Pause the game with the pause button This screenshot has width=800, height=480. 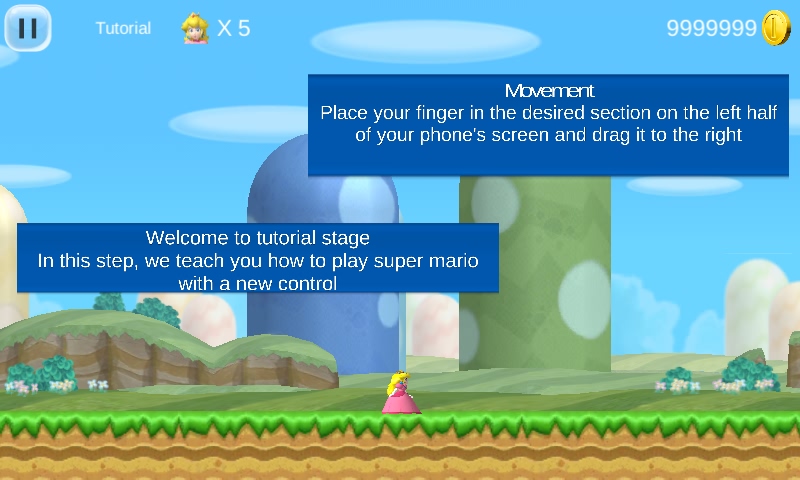pos(28,28)
